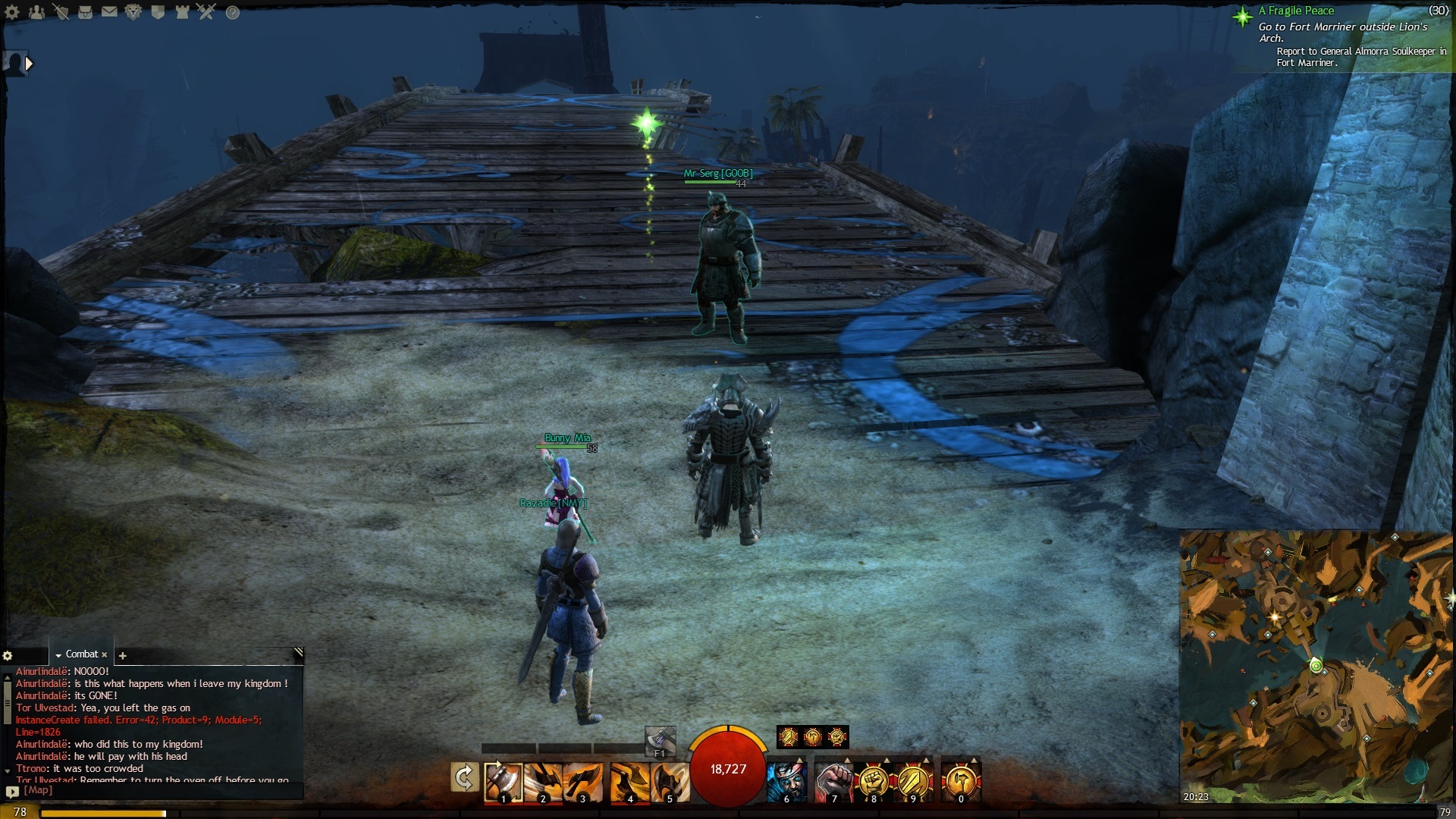Viewport: 1456px width, 819px height.
Task: Open the PvP crossed swords panel
Action: 206,12
